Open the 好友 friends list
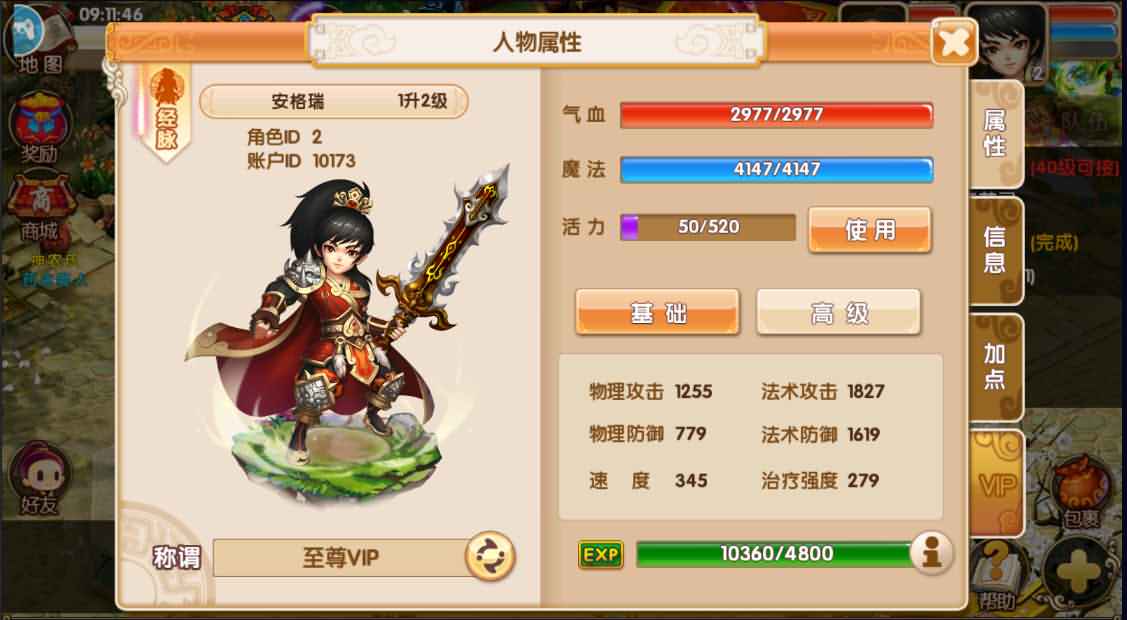1127x620 pixels. 38,480
